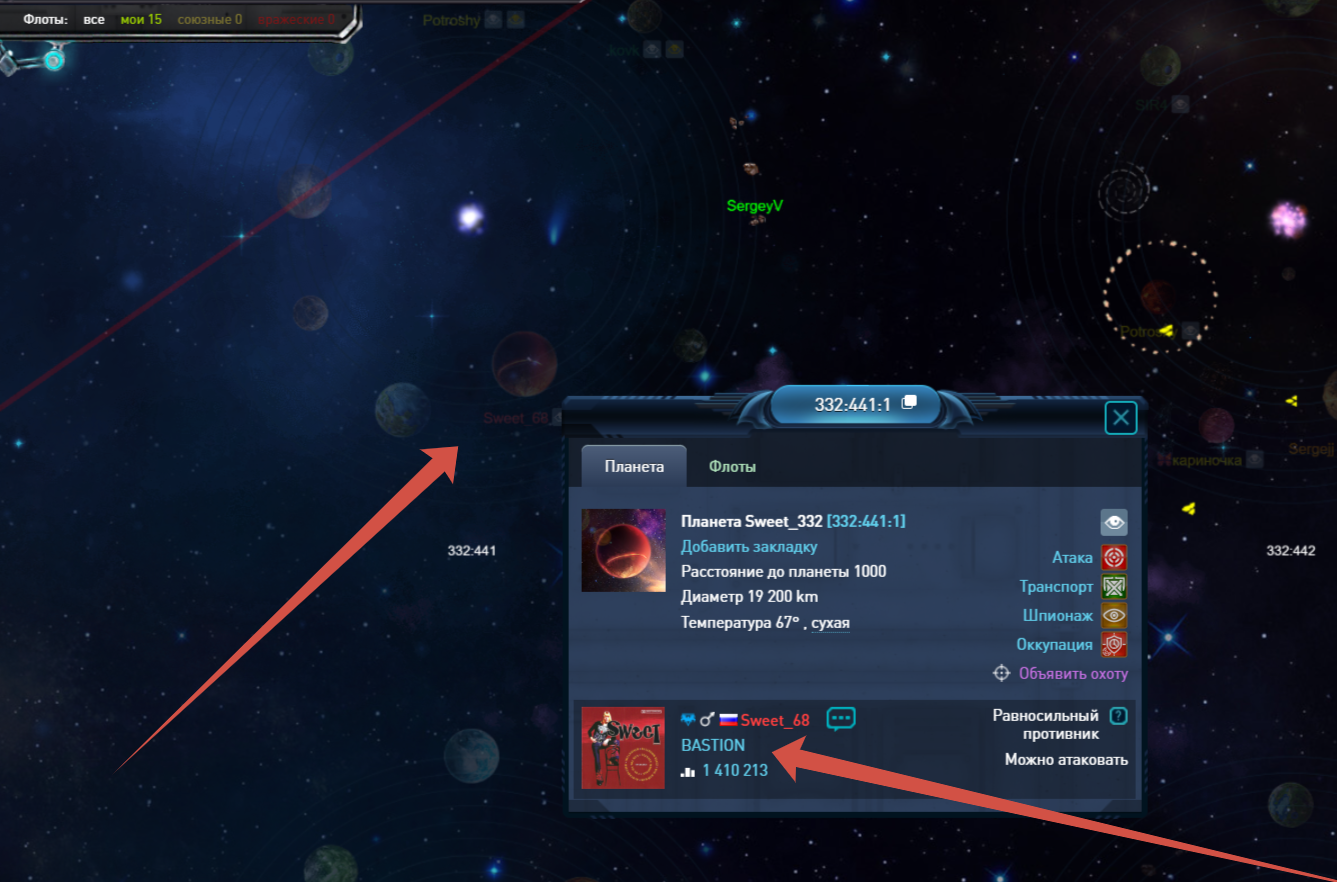
Task: Launch an Атака on this planet
Action: [x=1114, y=557]
